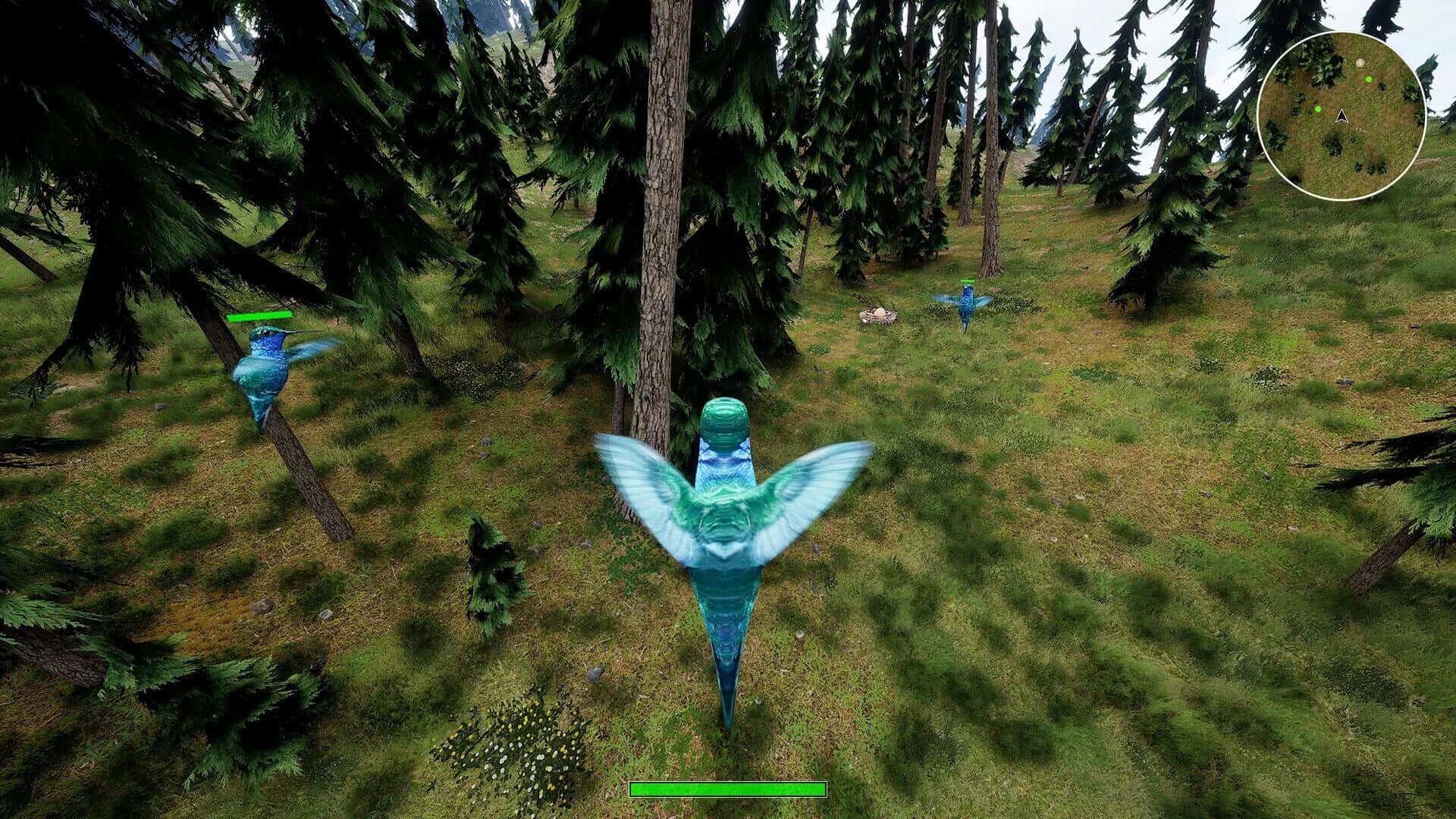1456x819 pixels.
Task: Select the upper green bird dot on minimap
Action: [1369, 78]
